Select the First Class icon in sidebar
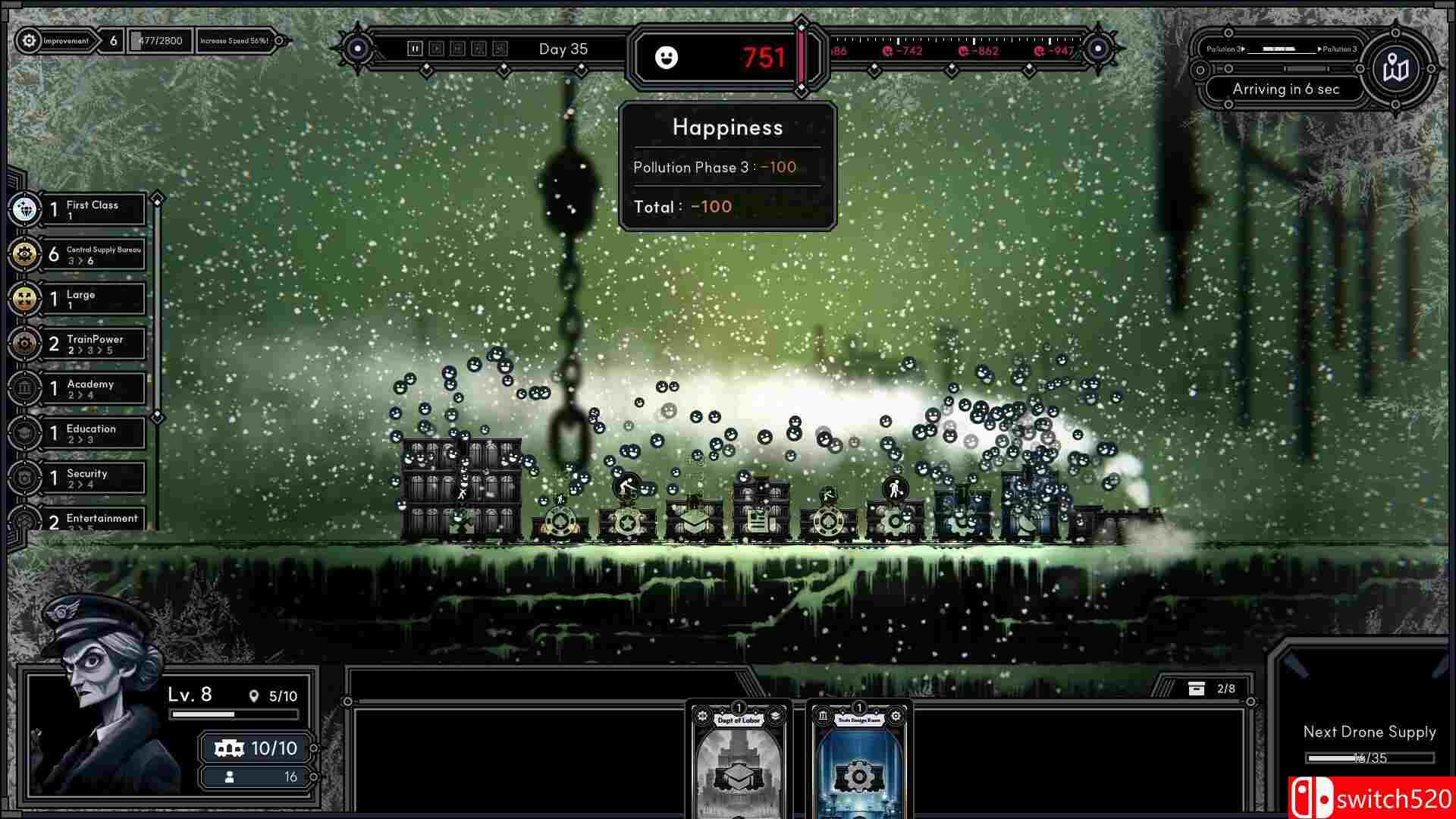Image resolution: width=1456 pixels, height=819 pixels. (25, 209)
